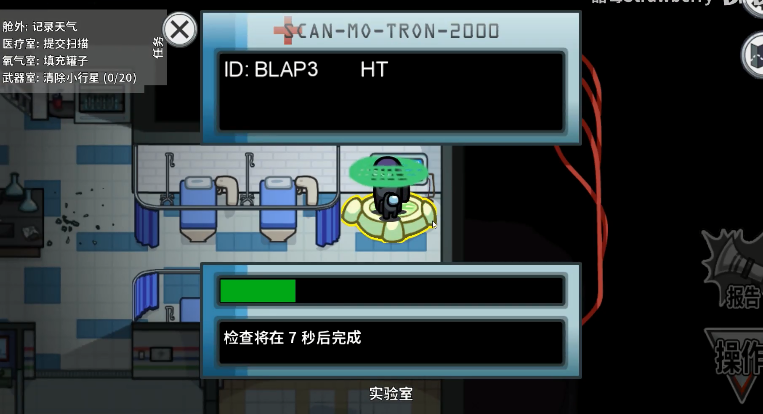Close the Scan-Mo-Tron-2000 scan panel
Image resolution: width=763 pixels, height=414 pixels.
[180, 30]
